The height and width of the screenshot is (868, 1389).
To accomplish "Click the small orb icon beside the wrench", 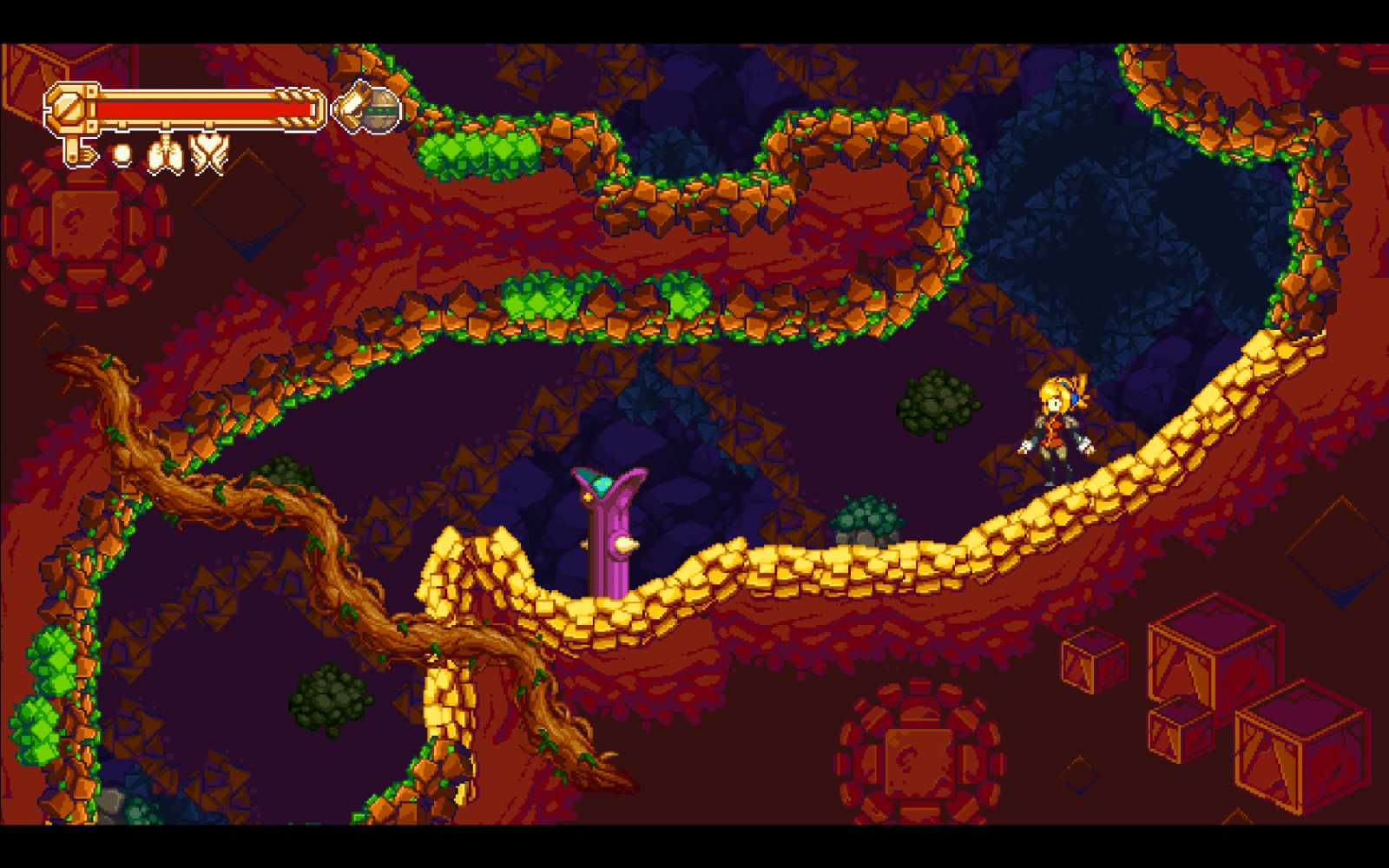I will tap(122, 155).
